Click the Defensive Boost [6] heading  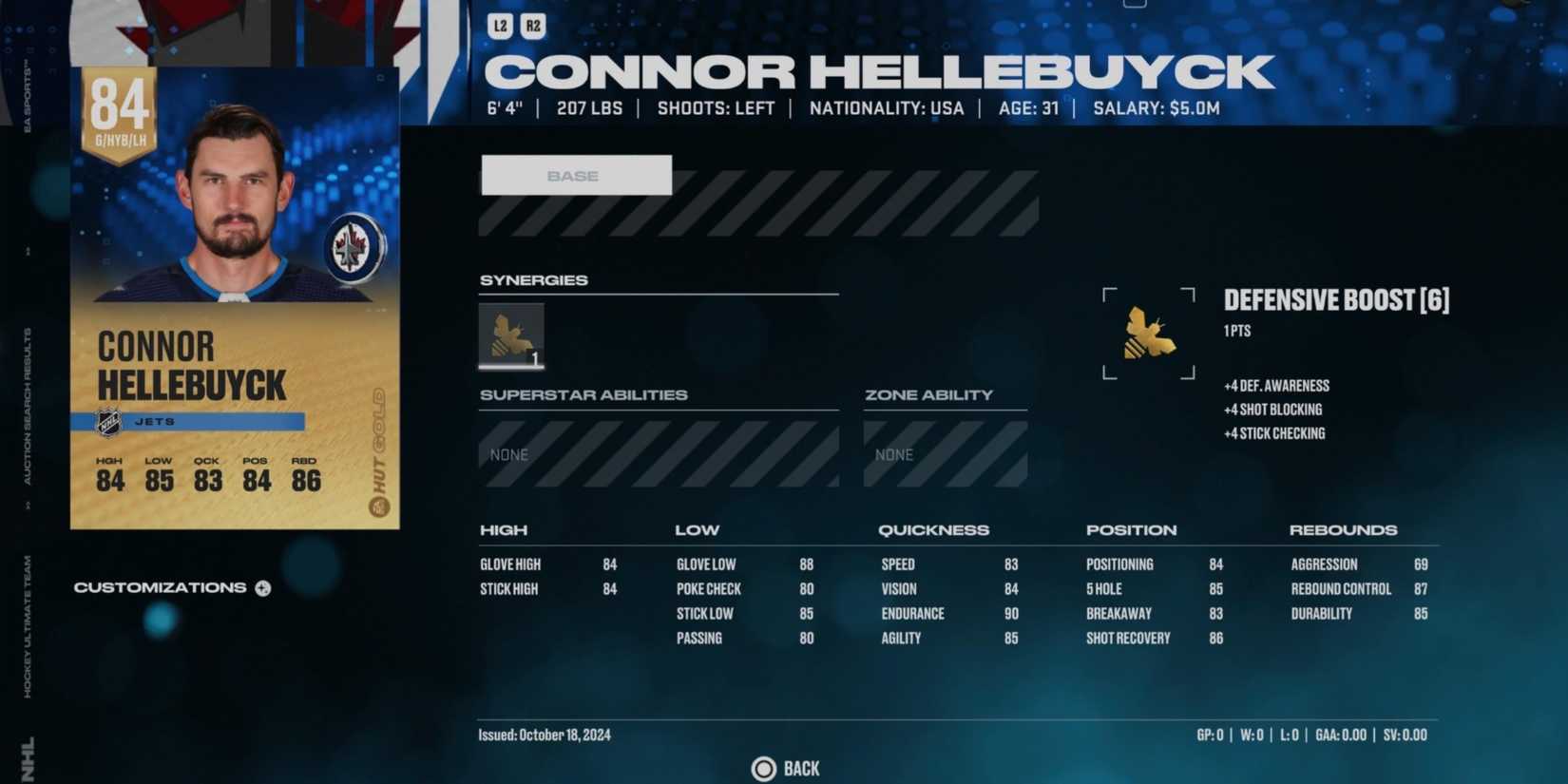point(1336,300)
